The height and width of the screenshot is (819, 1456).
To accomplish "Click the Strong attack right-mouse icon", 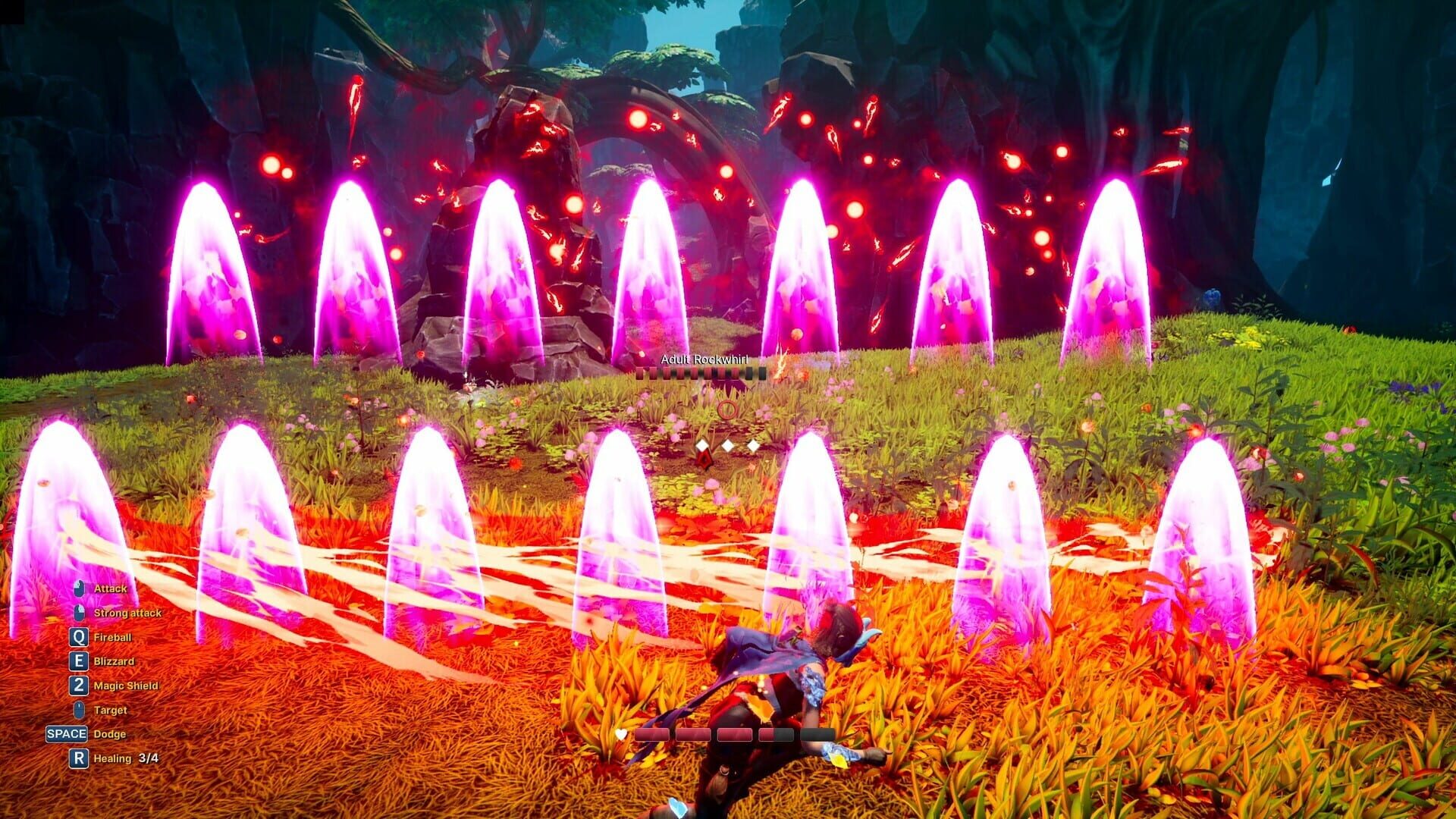I will click(79, 612).
